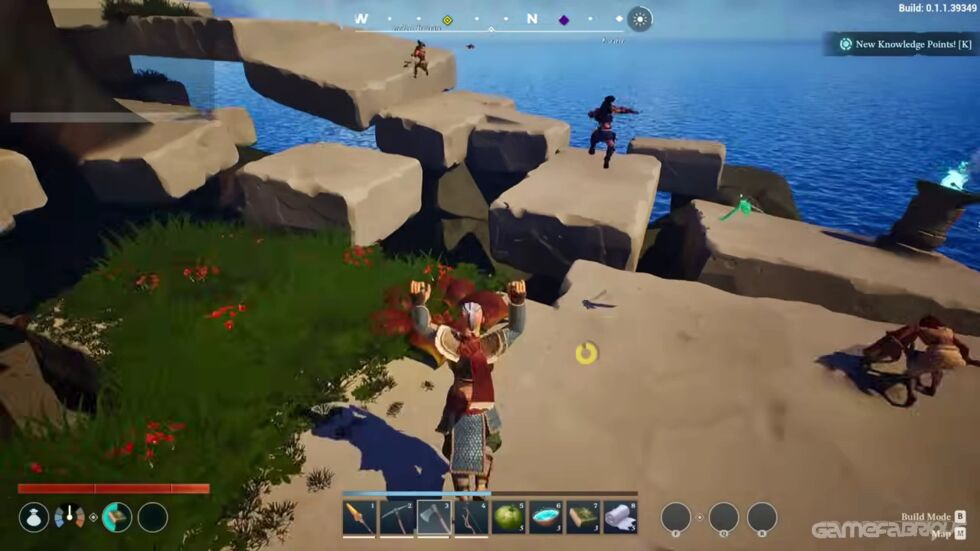Image resolution: width=980 pixels, height=551 pixels.
Task: Click the temperature gauge icon
Action: [70, 517]
